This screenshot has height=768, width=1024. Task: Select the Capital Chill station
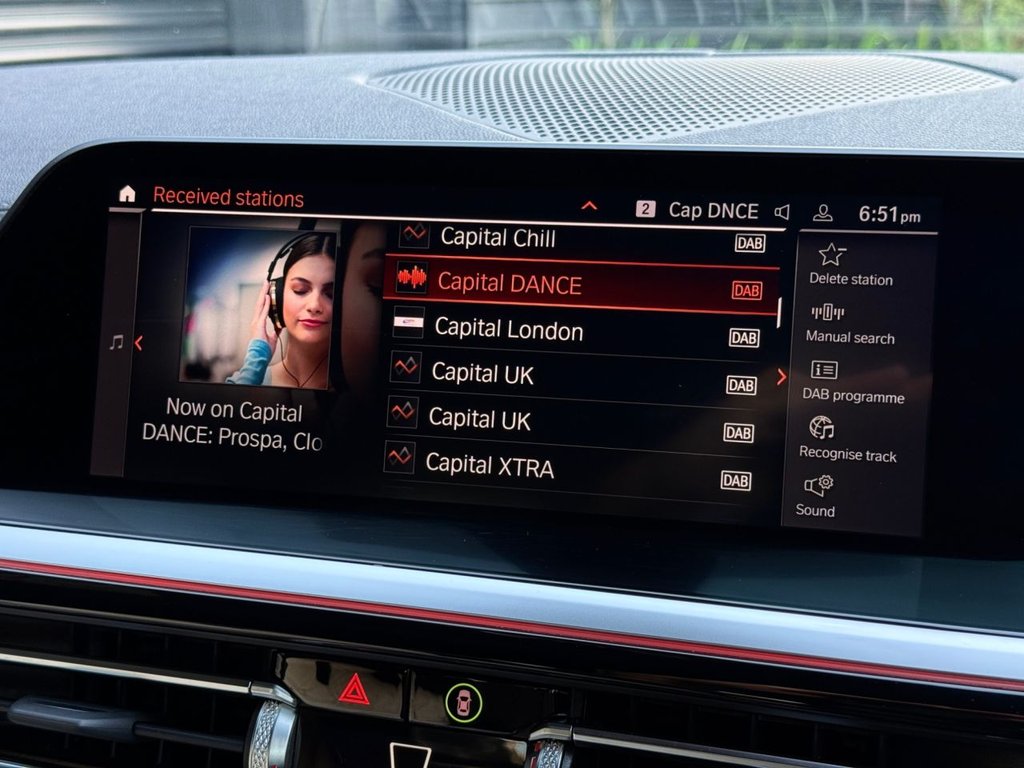tap(498, 238)
